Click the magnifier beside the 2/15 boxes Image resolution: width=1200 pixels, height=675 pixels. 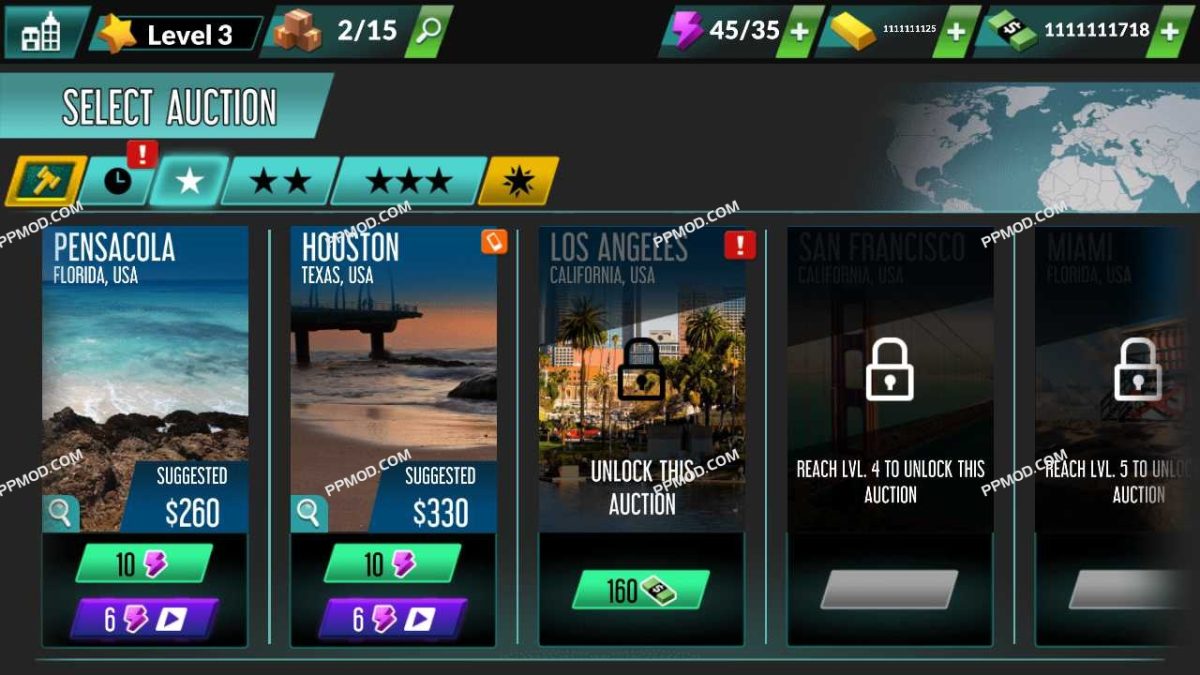tap(429, 31)
